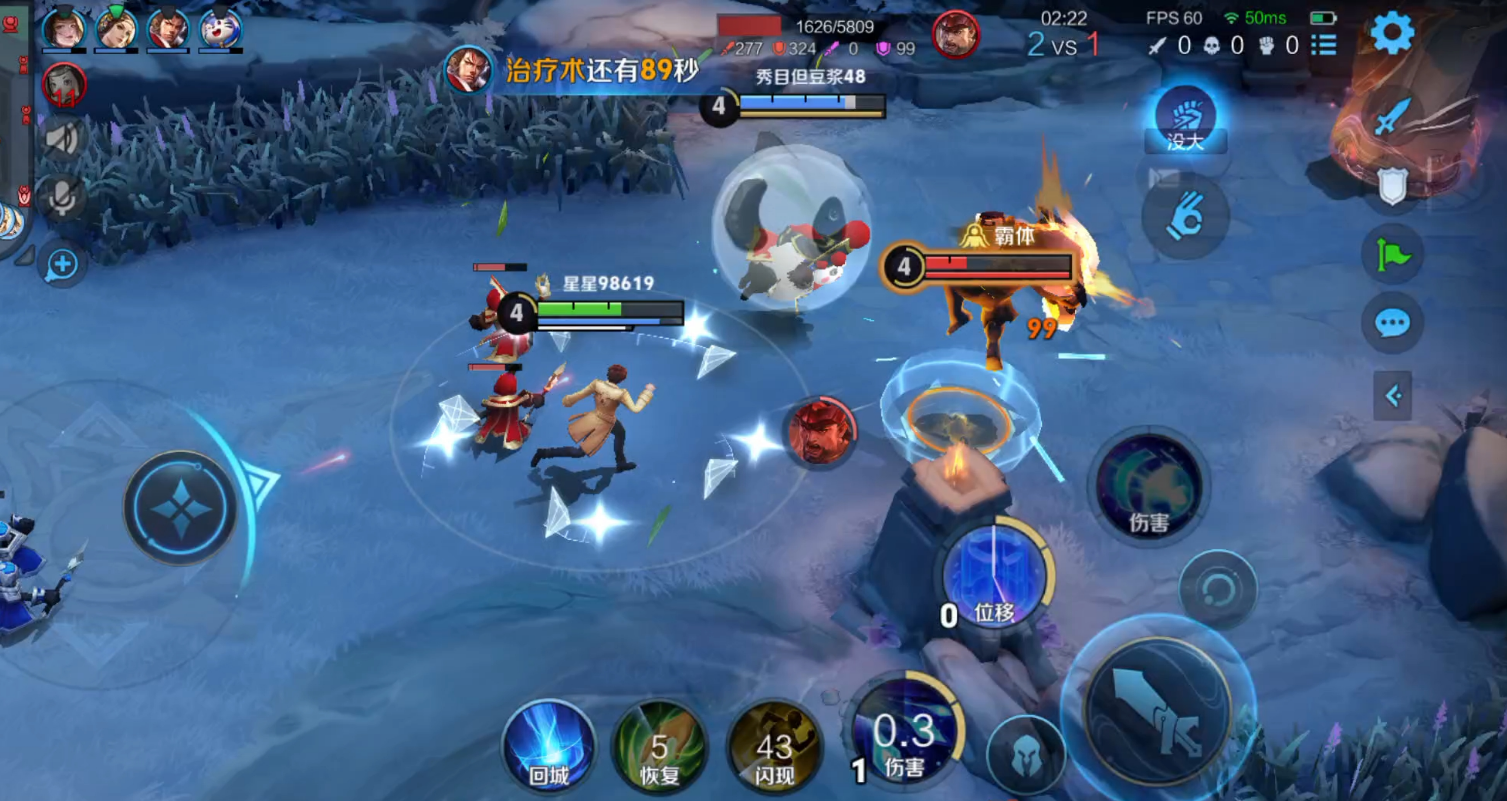Viewport: 1507px width, 801px height.
Task: Toggle the microphone voice button
Action: (x=63, y=198)
